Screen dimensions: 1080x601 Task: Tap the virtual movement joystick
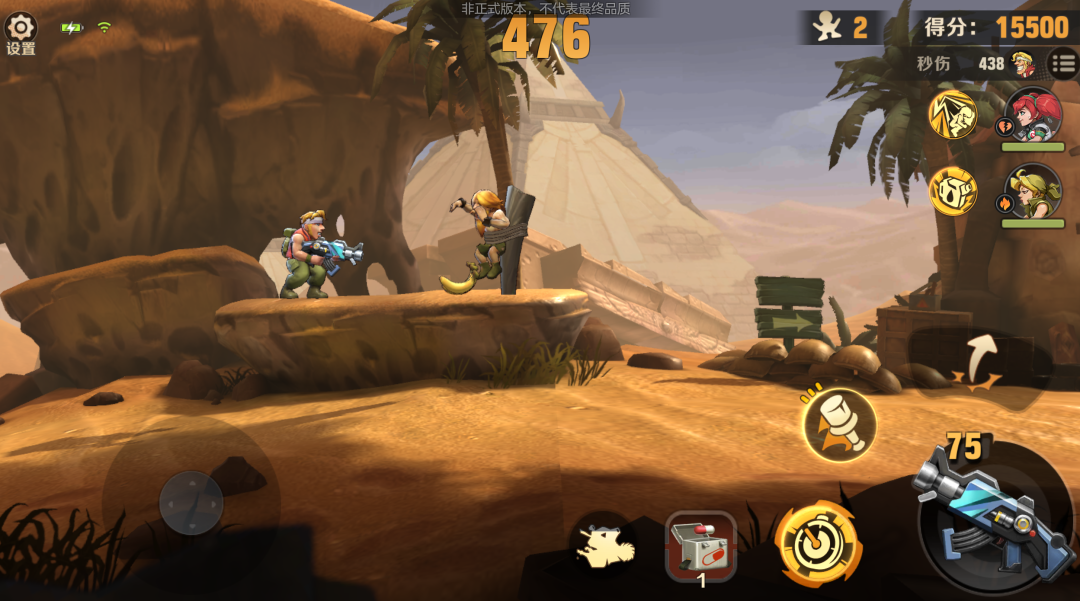[191, 502]
